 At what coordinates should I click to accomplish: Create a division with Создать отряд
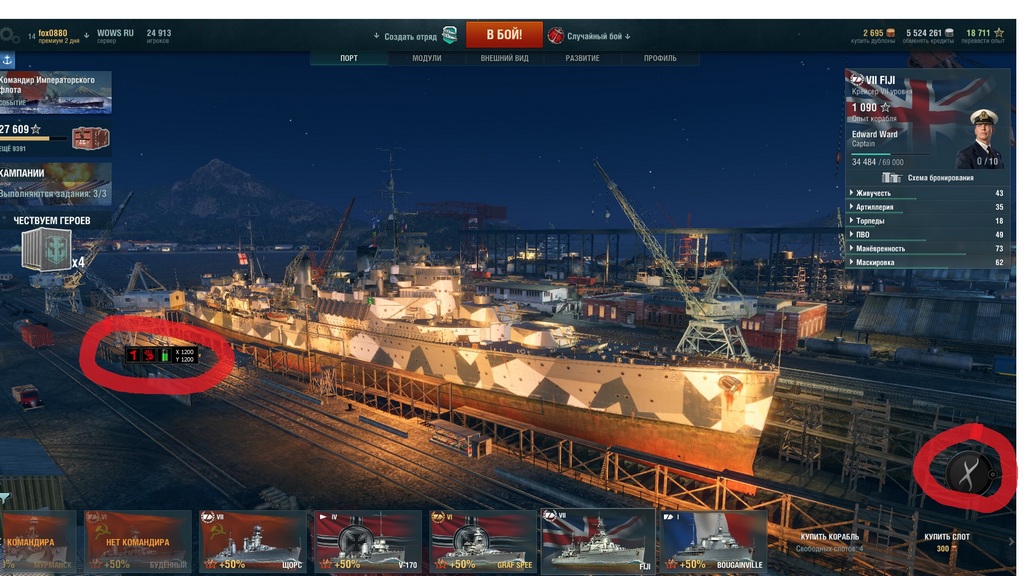point(412,36)
